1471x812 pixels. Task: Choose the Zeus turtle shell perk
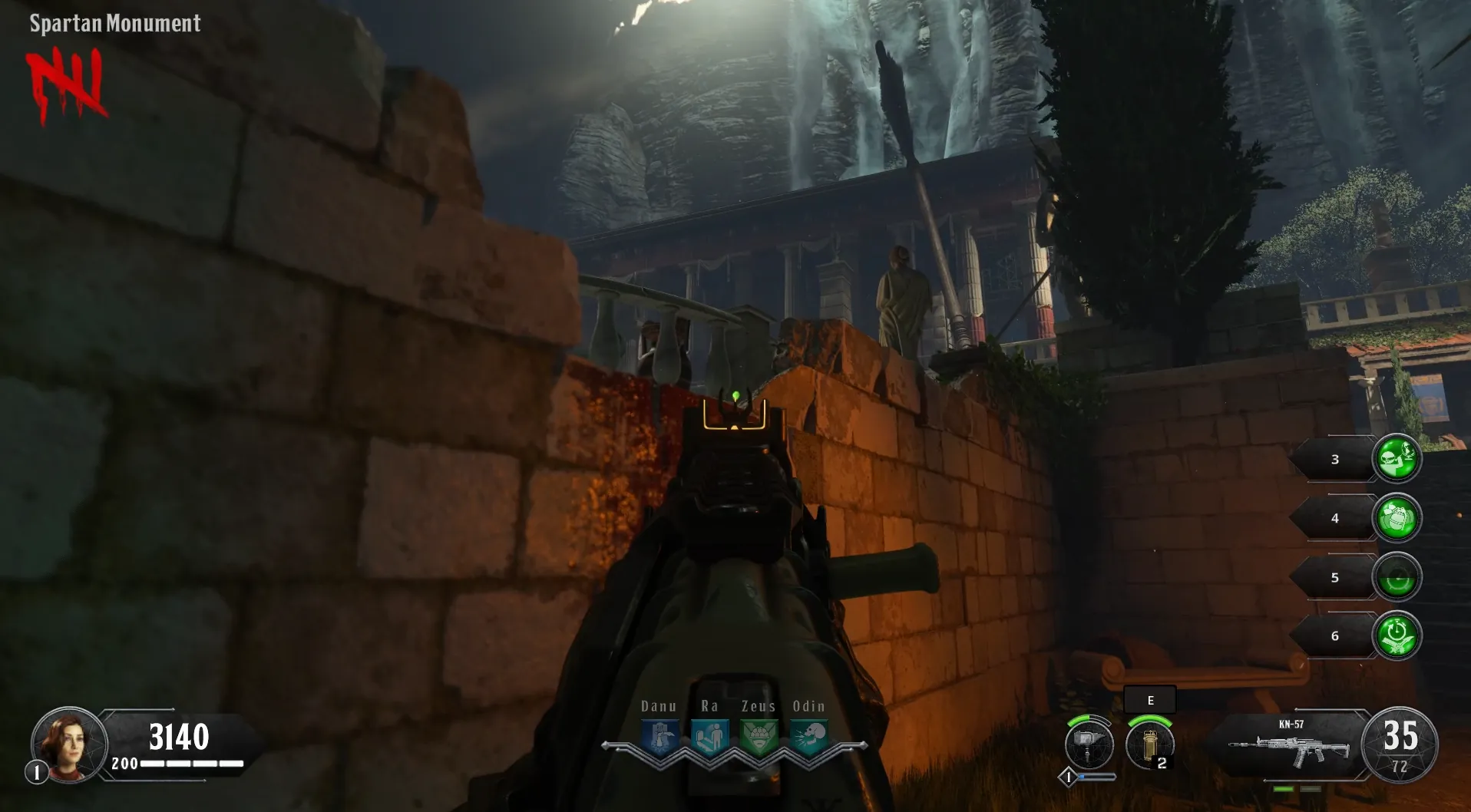tap(759, 738)
